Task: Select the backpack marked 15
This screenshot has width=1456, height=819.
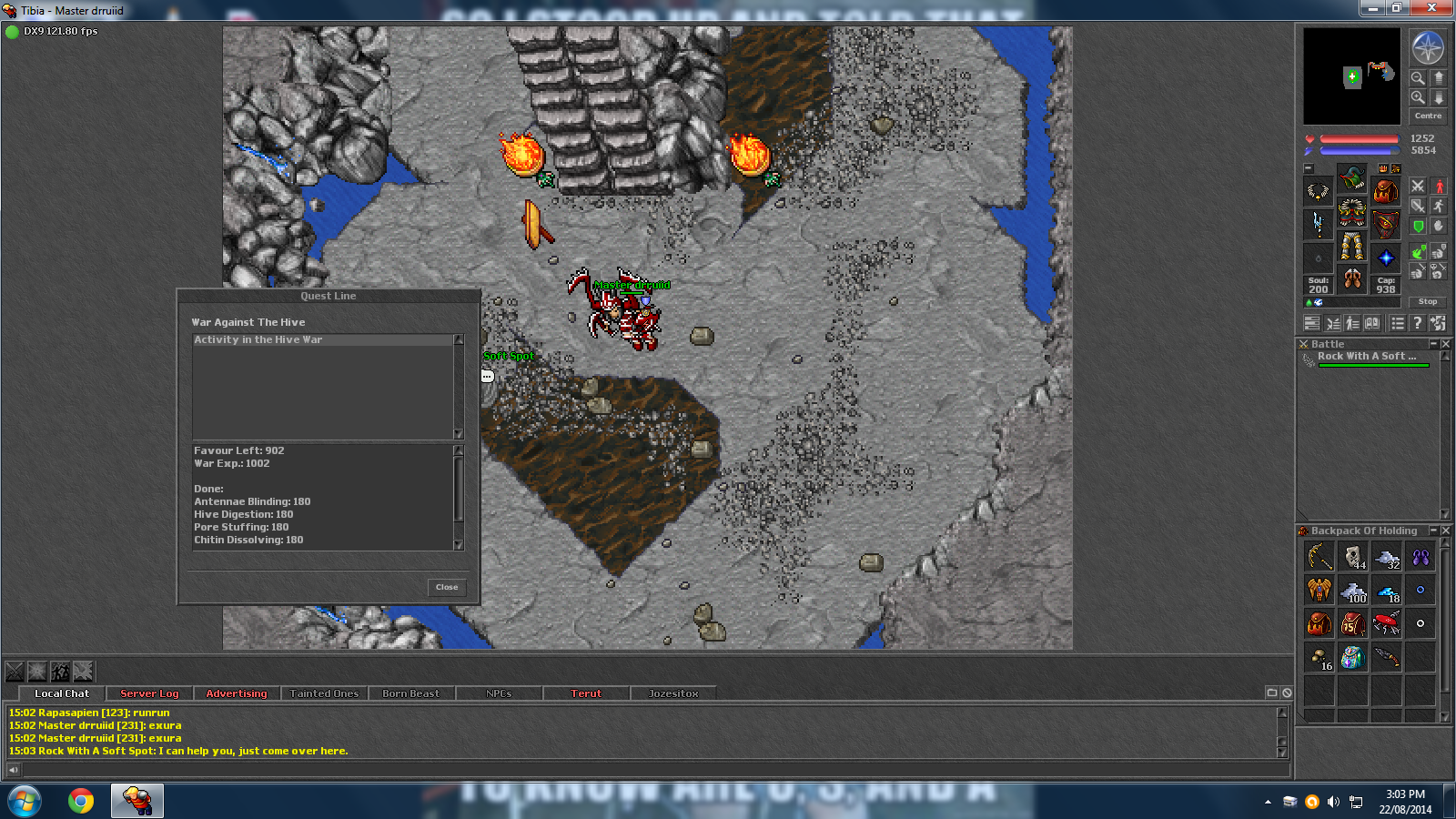Action: 1353,623
